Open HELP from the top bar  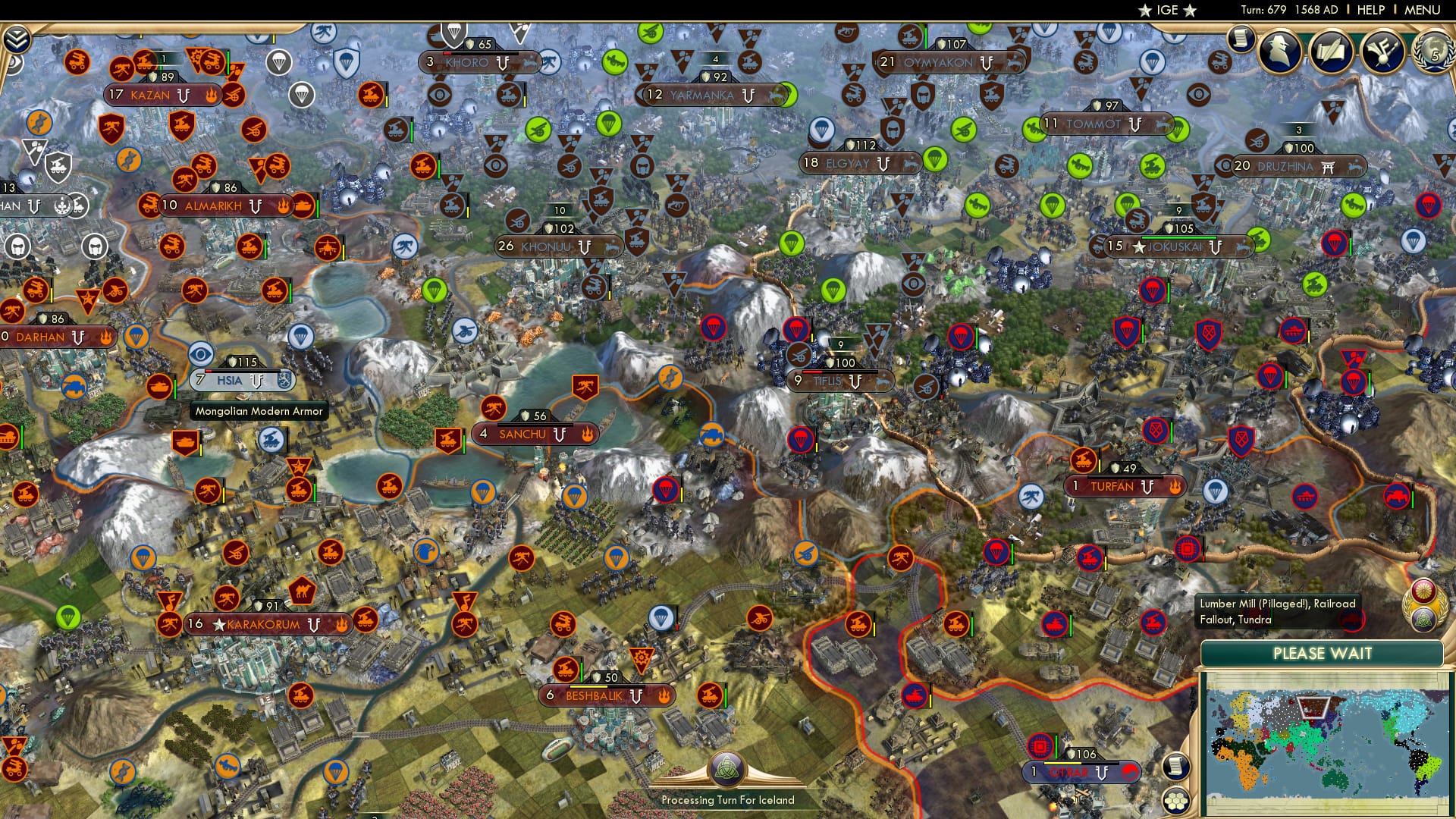[x=1370, y=11]
